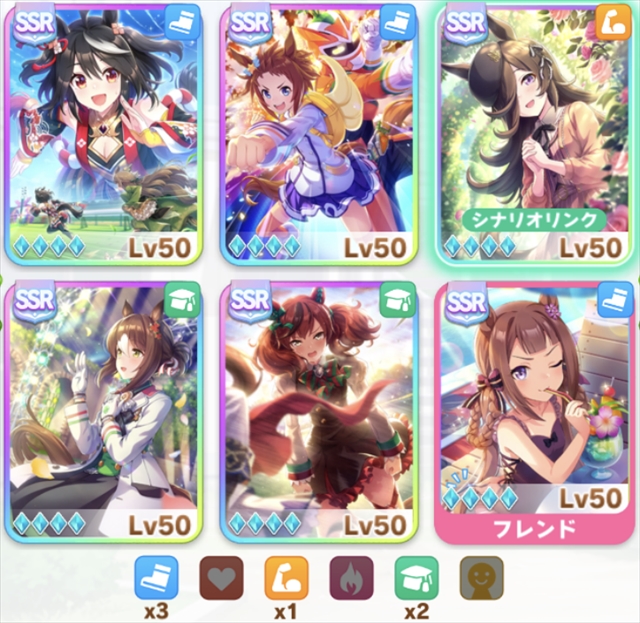Click the dimmed flame guts icon

pos(351,578)
